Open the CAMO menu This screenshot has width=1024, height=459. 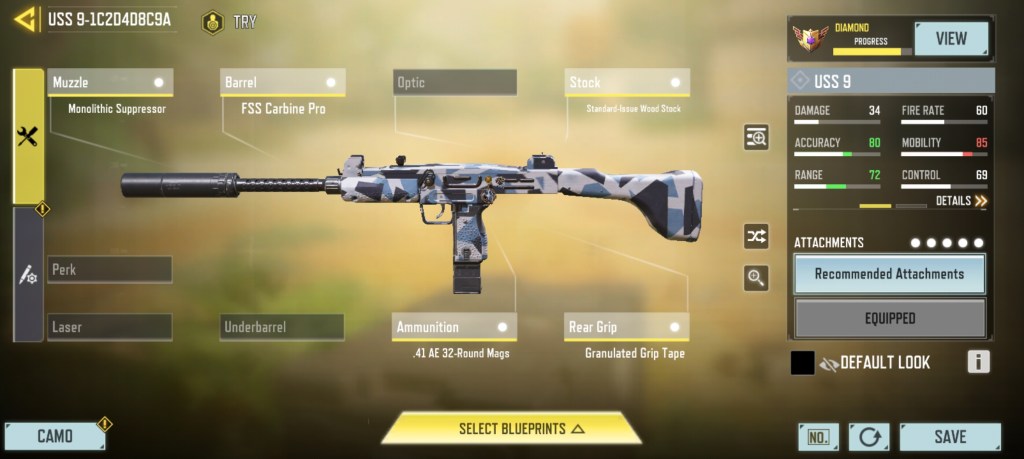coord(55,436)
